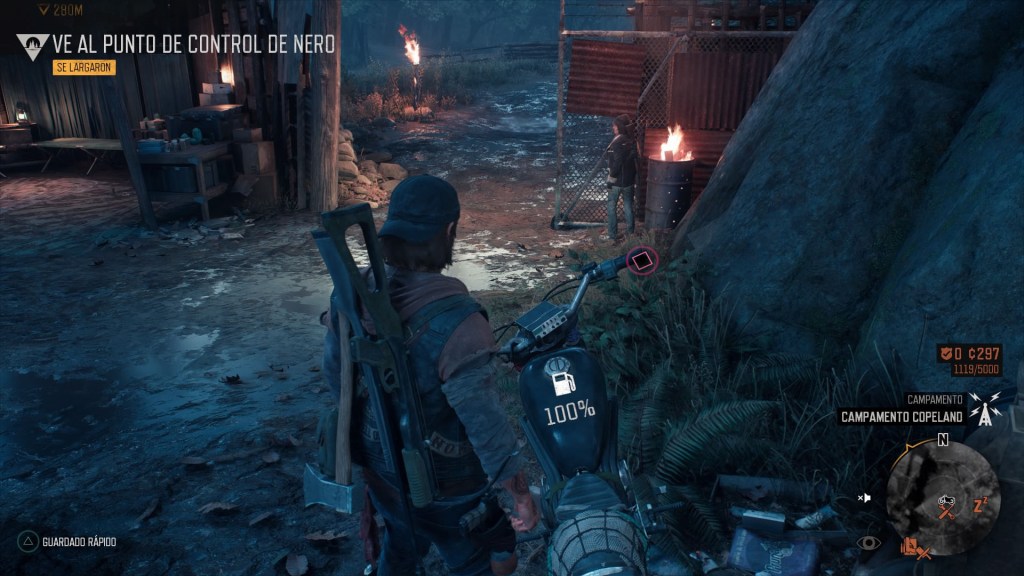The height and width of the screenshot is (576, 1024).
Task: Click the eye visibility indicator icon
Action: pyautogui.click(x=870, y=543)
